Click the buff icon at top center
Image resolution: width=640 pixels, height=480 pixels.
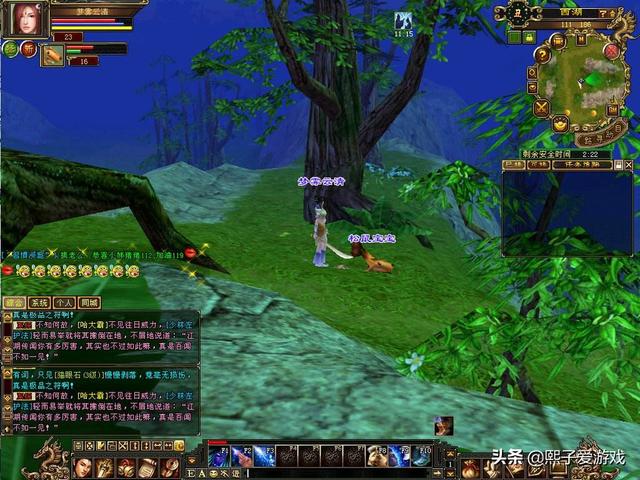[403, 20]
